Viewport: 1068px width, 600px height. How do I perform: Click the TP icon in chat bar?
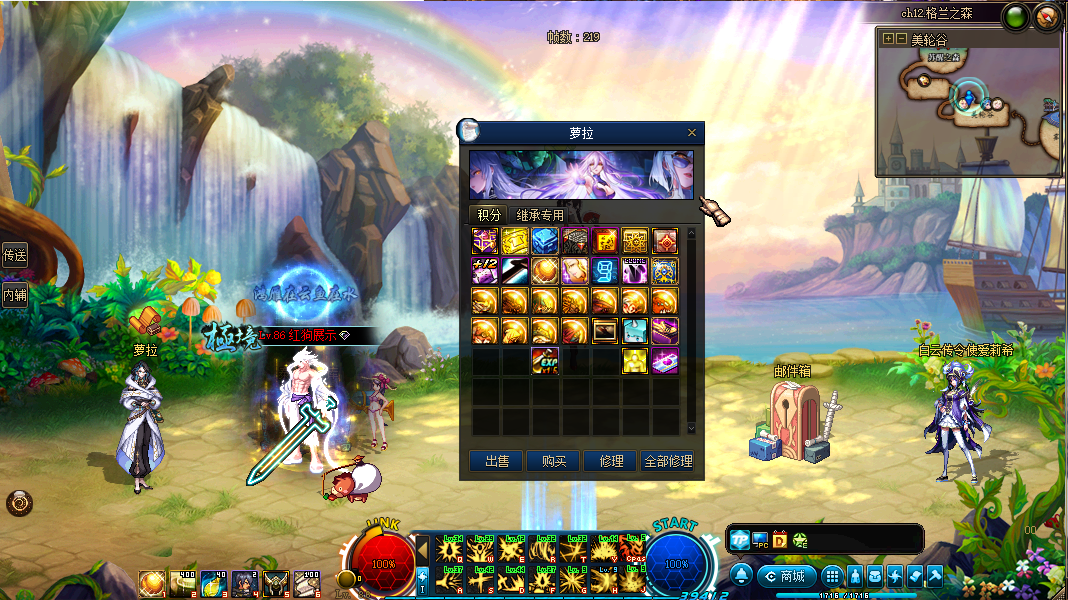739,540
